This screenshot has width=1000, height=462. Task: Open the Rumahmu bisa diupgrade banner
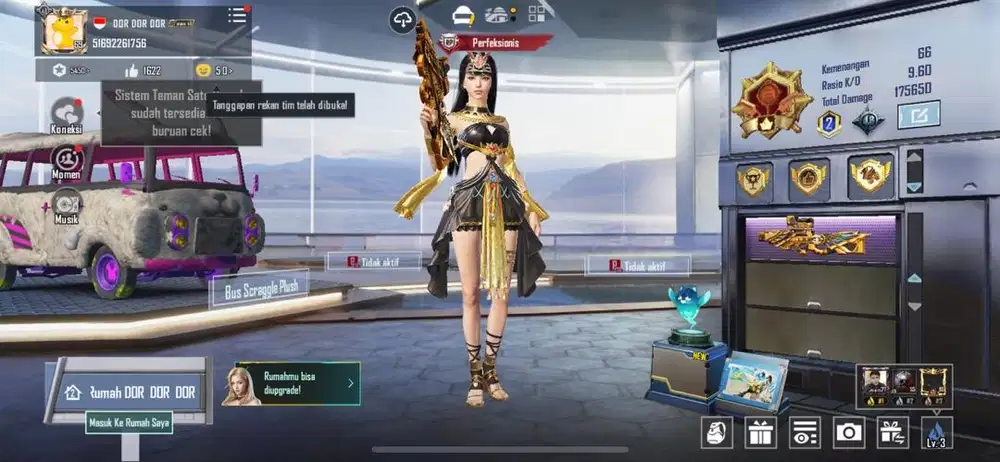pos(297,383)
